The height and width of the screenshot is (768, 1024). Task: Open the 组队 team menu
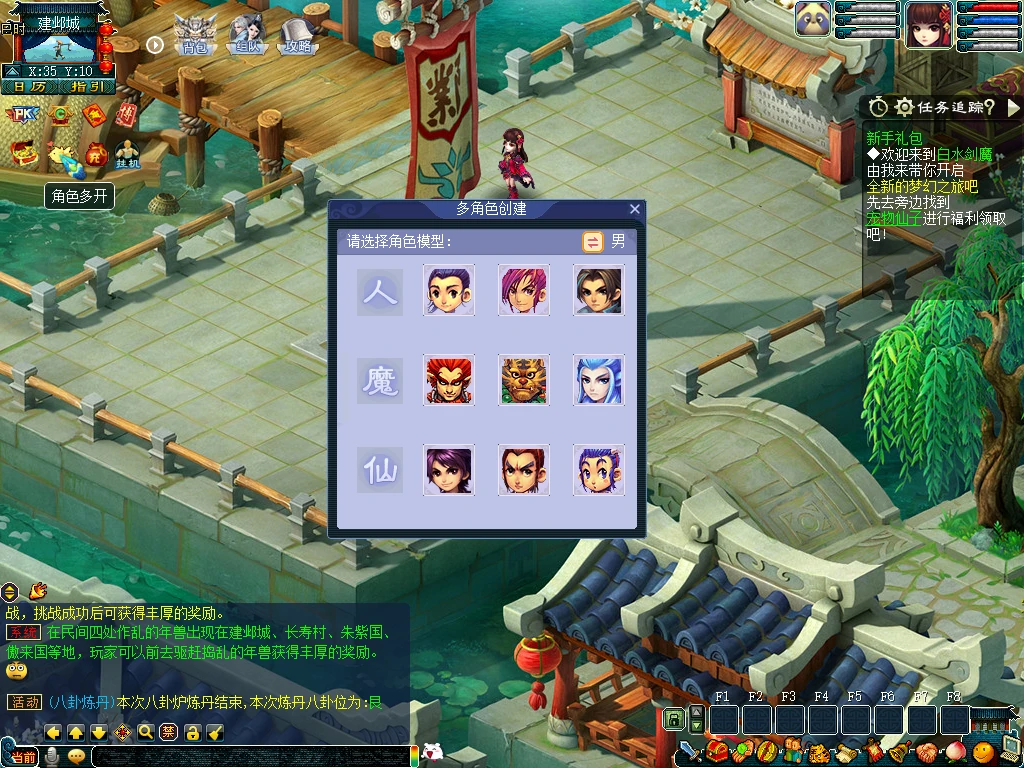point(246,35)
